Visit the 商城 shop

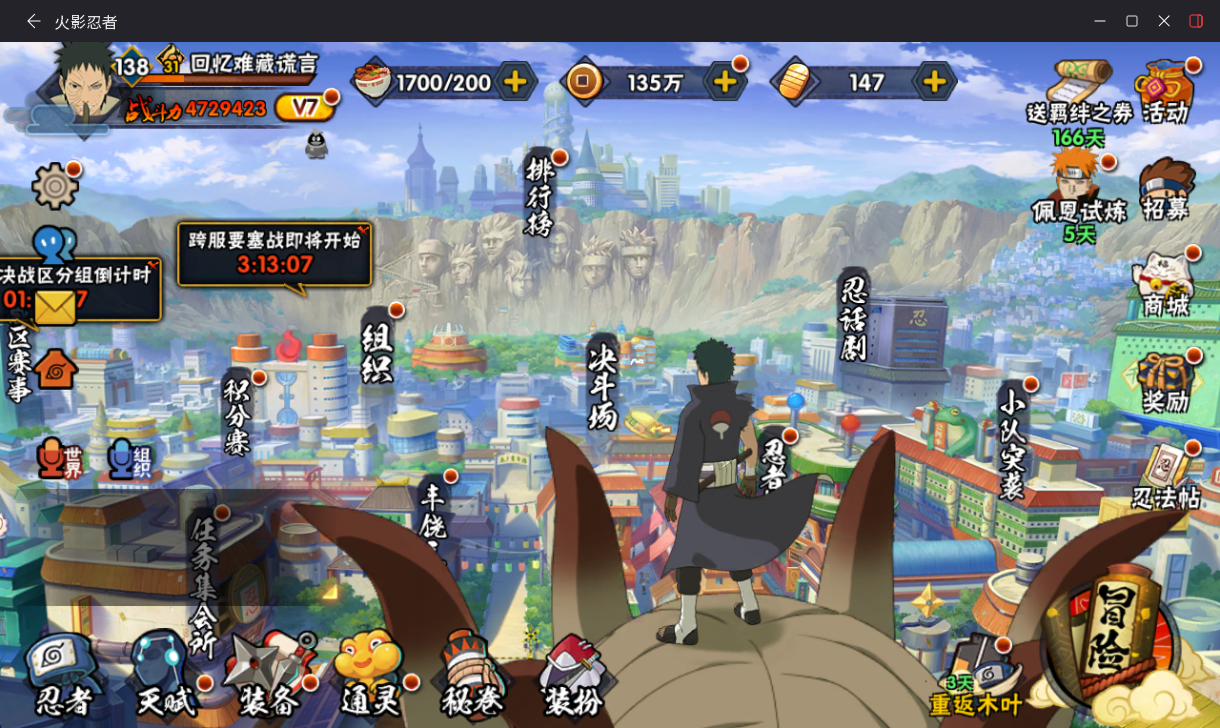[x=1165, y=286]
